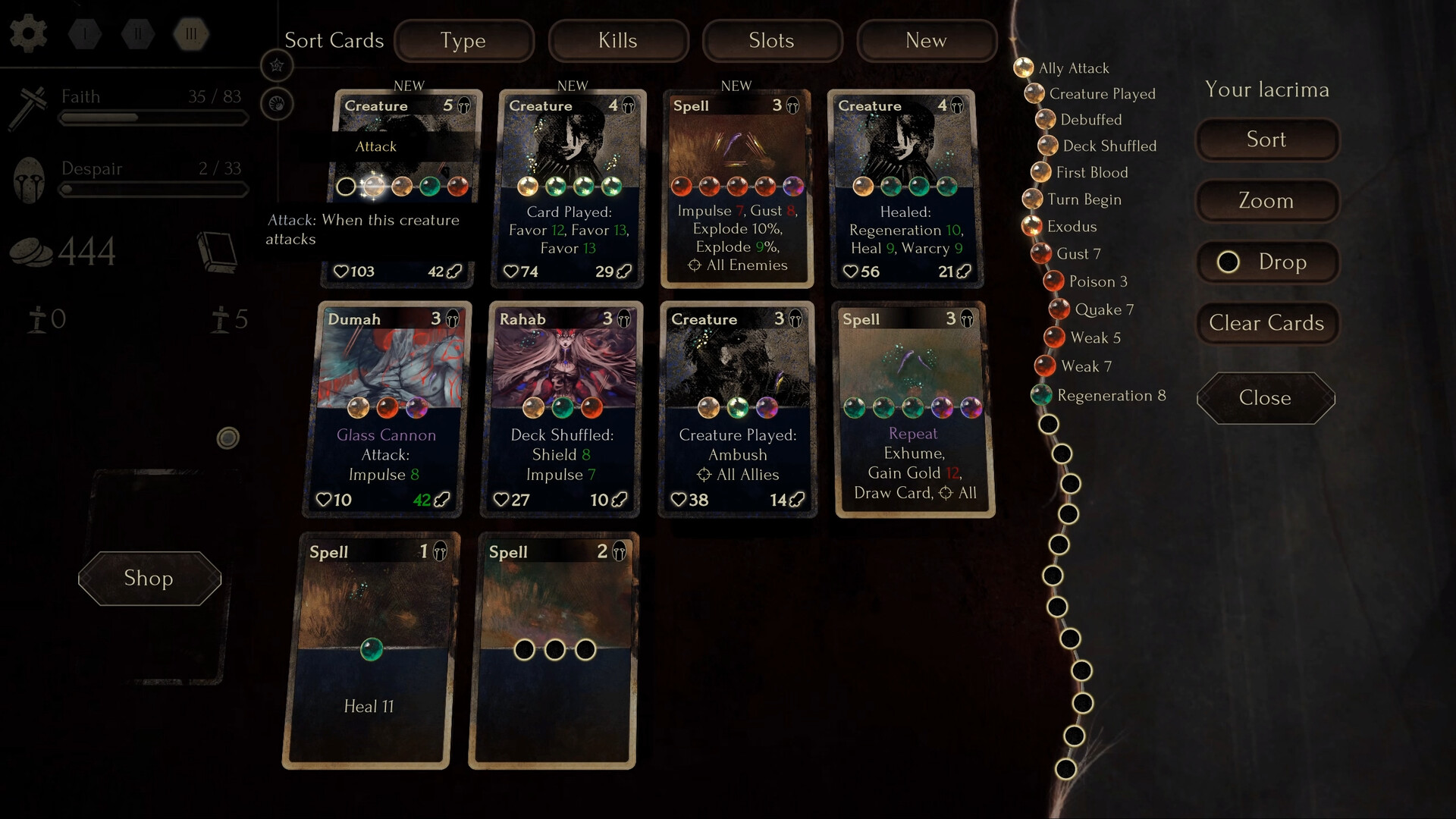This screenshot has width=1456, height=819.
Task: Sort cards by Type
Action: (463, 41)
